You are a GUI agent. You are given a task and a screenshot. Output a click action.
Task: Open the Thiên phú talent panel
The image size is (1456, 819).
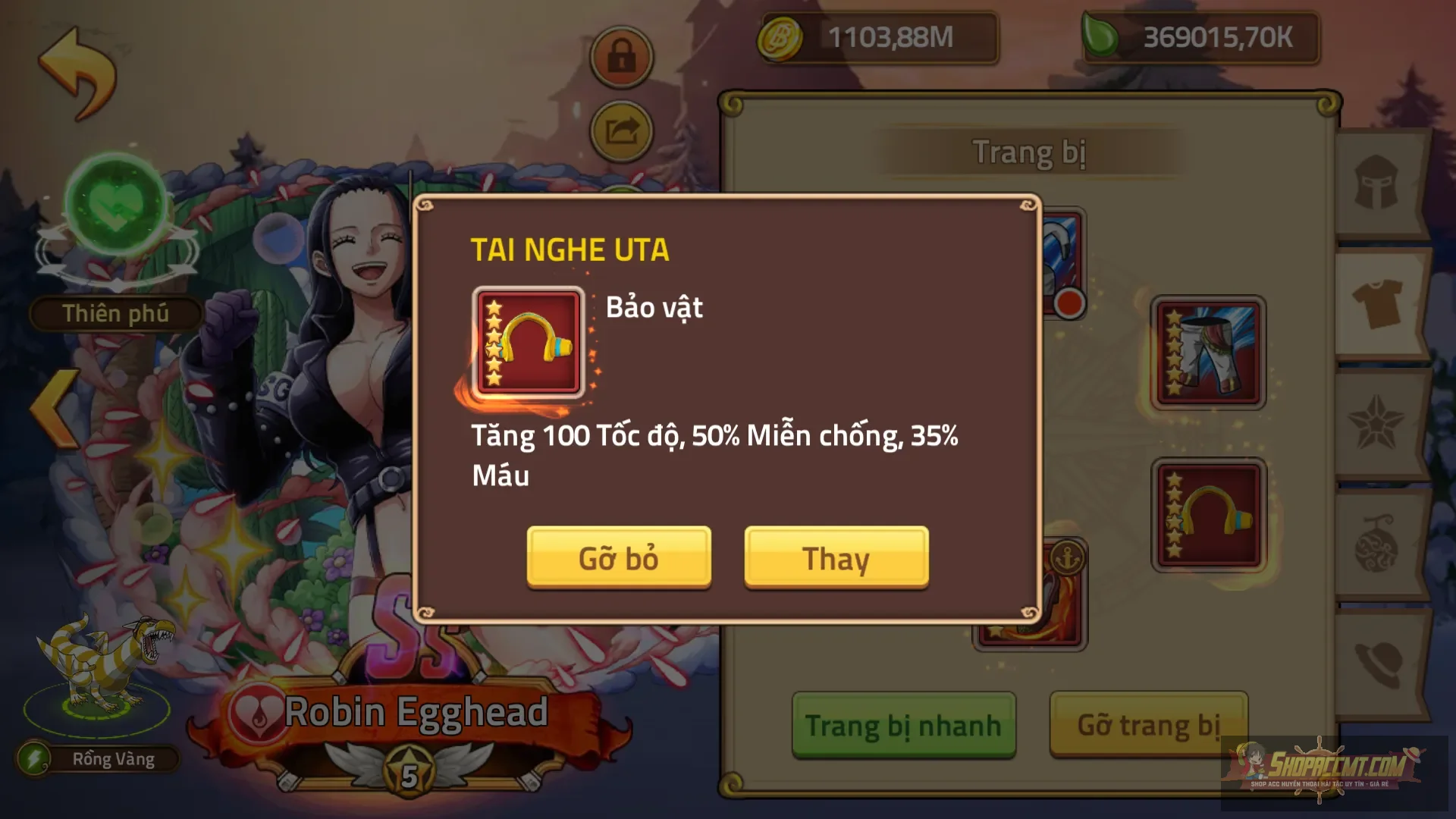pos(116,312)
